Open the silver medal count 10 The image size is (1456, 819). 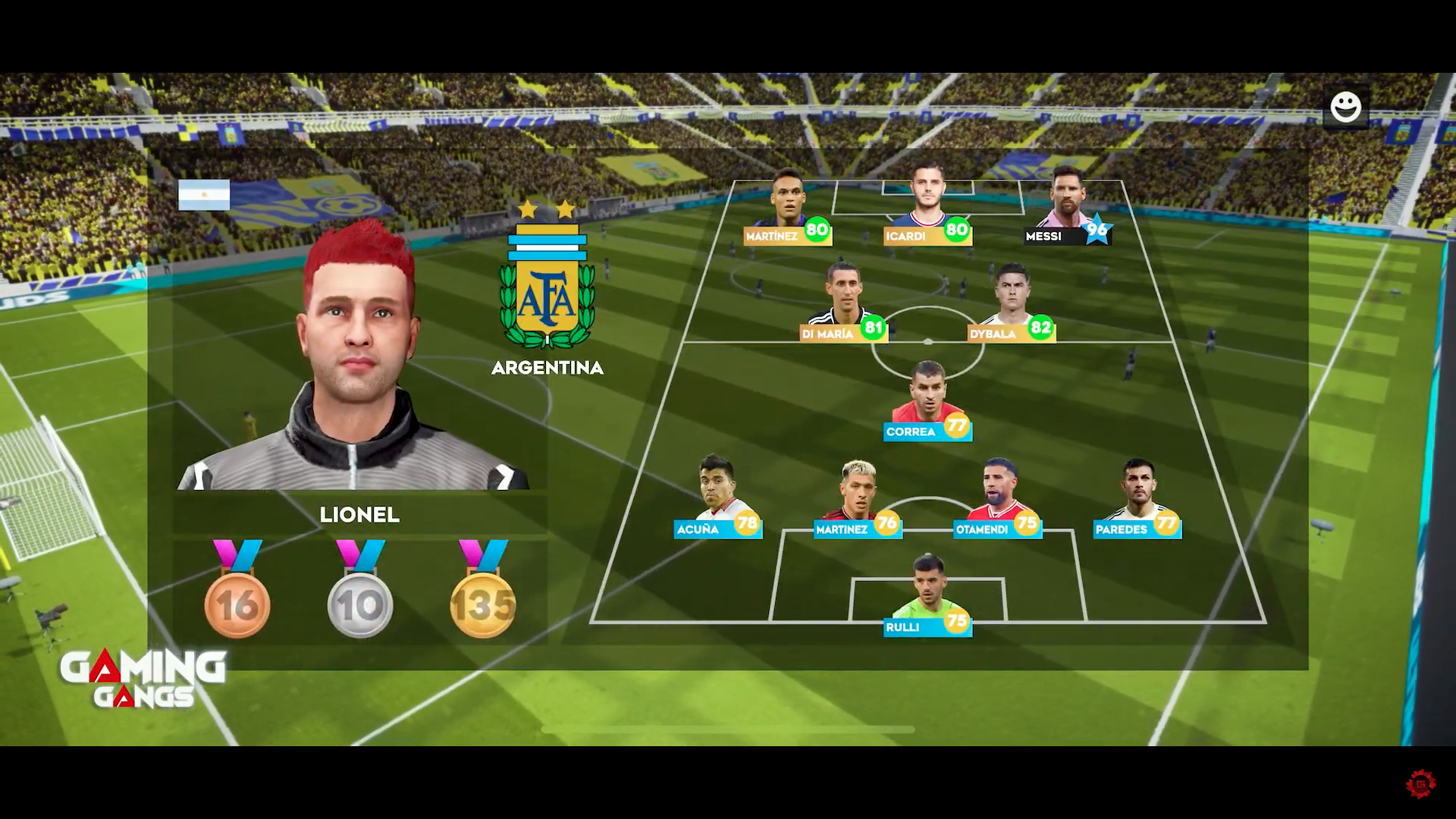(x=359, y=601)
